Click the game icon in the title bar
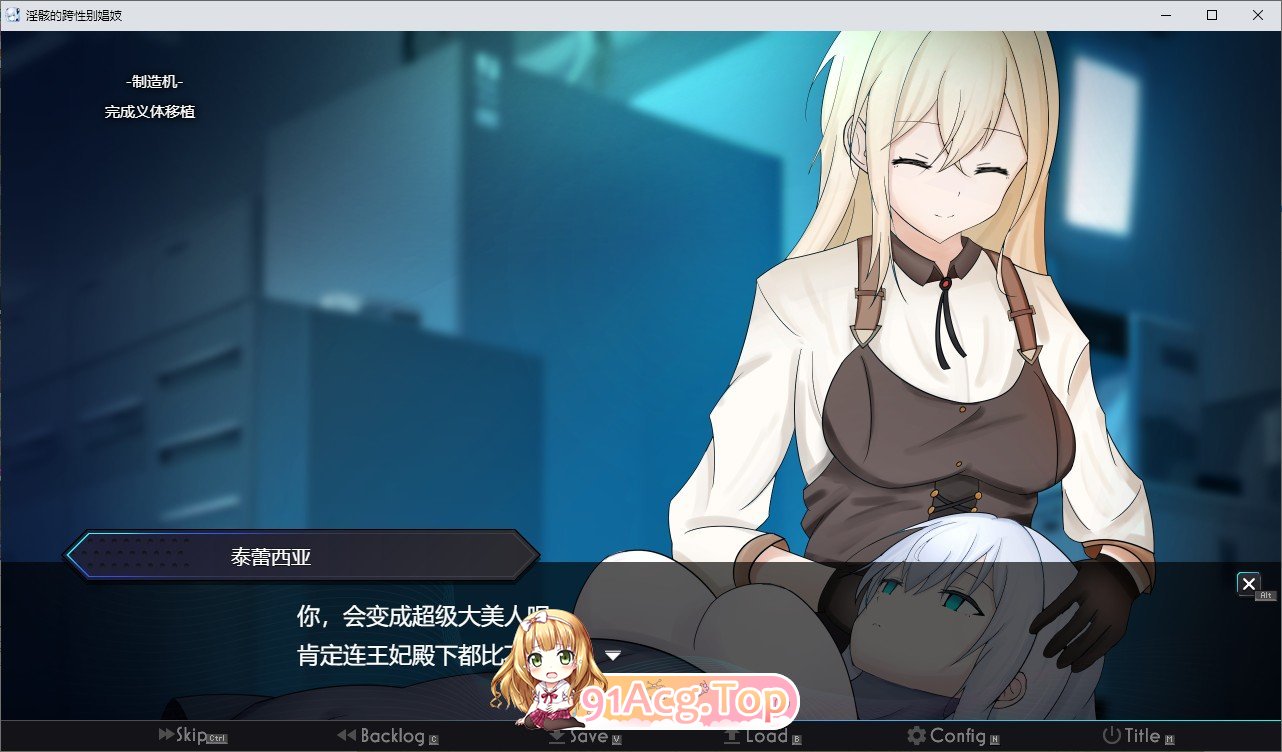 click(12, 14)
